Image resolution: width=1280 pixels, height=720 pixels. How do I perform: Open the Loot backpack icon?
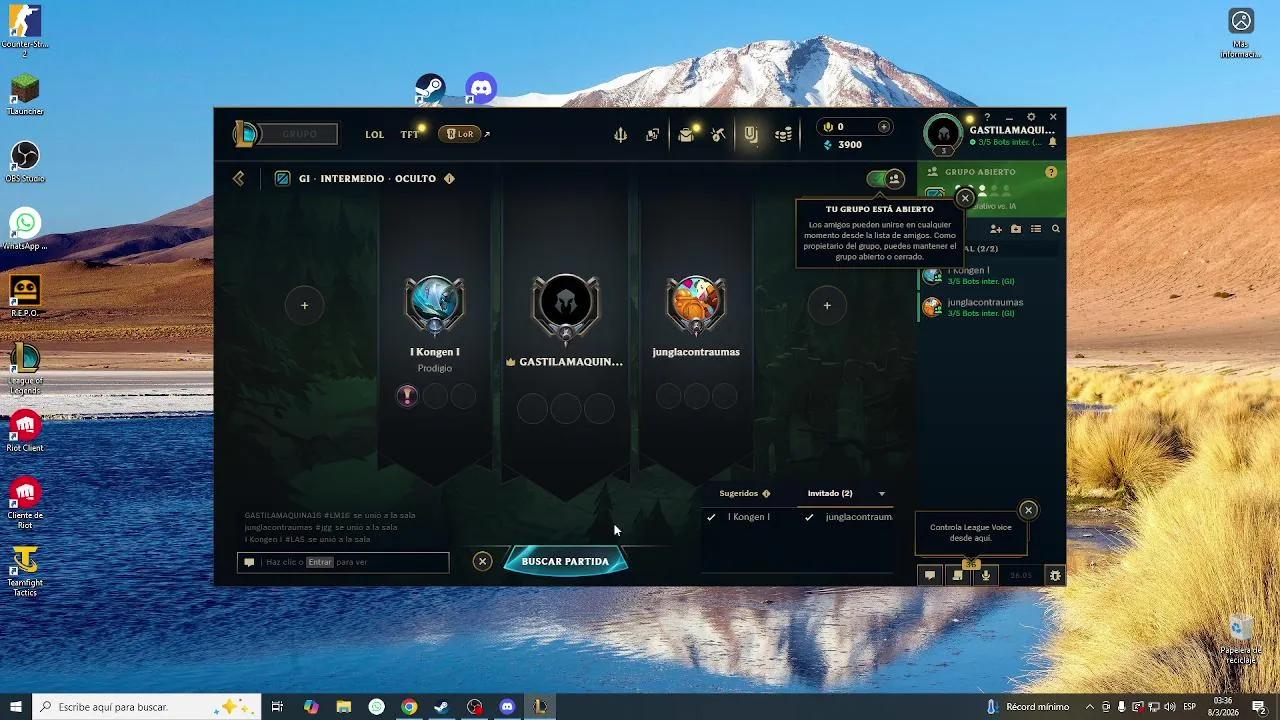pos(685,134)
